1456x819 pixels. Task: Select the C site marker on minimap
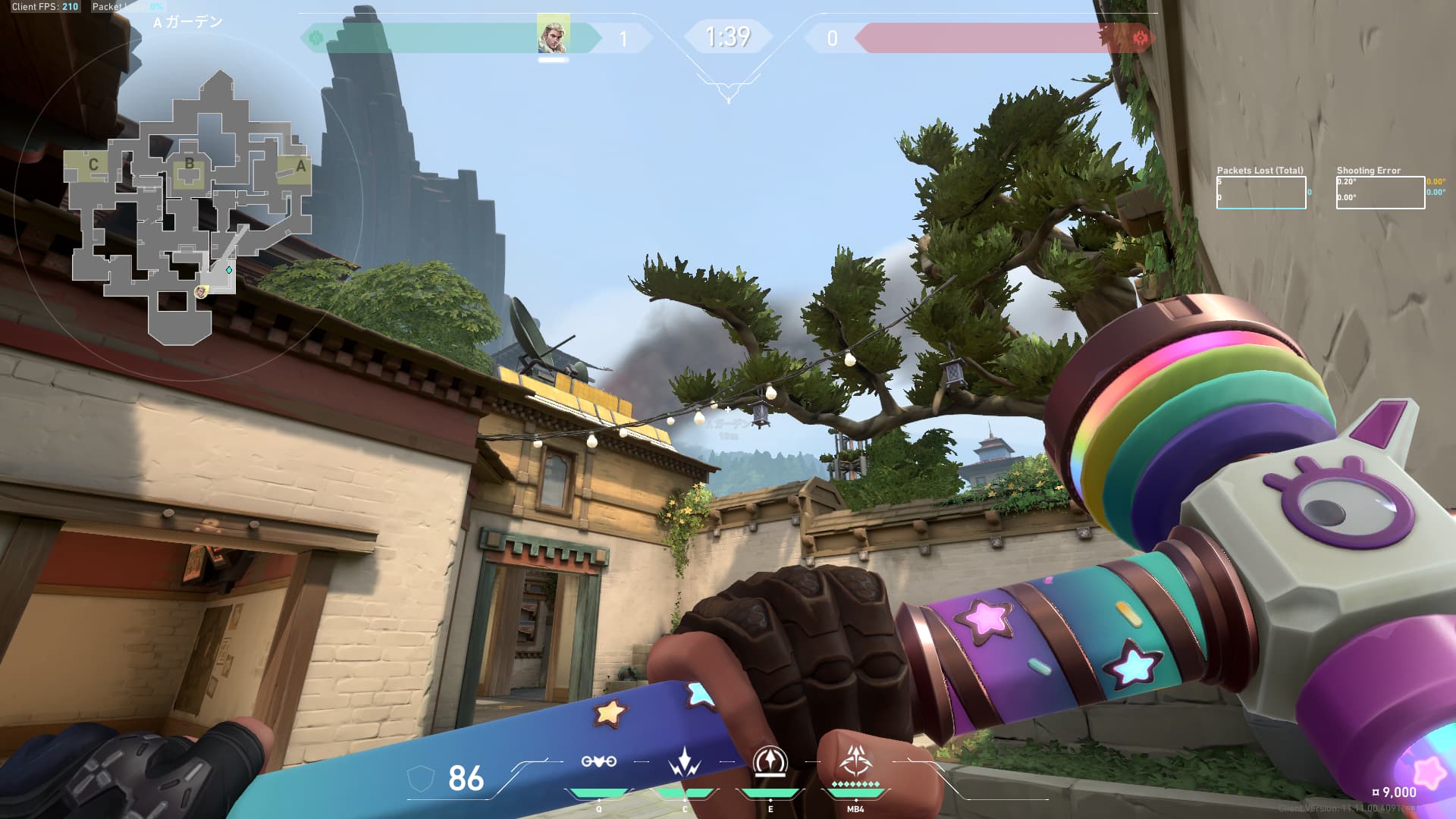pyautogui.click(x=93, y=165)
